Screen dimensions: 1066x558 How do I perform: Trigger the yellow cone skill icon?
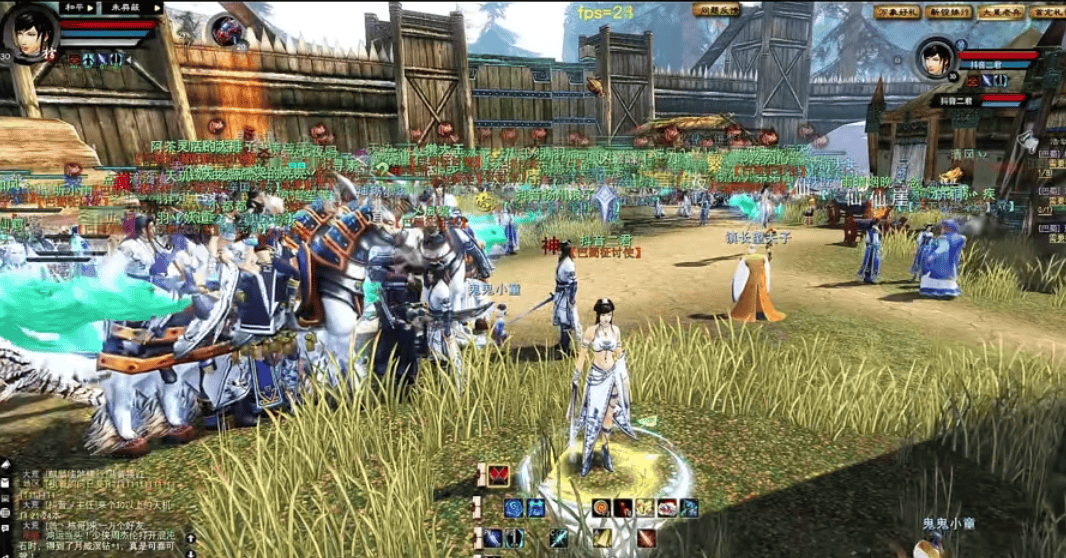[x=602, y=538]
